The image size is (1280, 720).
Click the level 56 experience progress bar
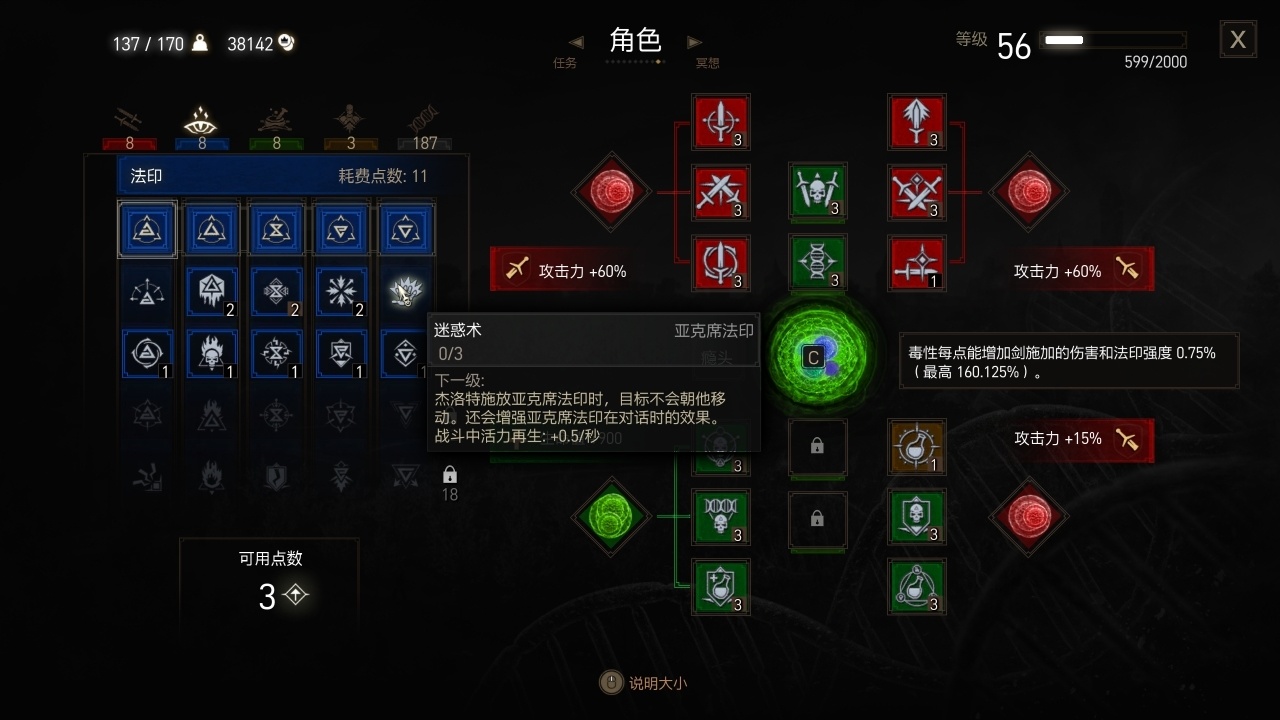pyautogui.click(x=1113, y=40)
